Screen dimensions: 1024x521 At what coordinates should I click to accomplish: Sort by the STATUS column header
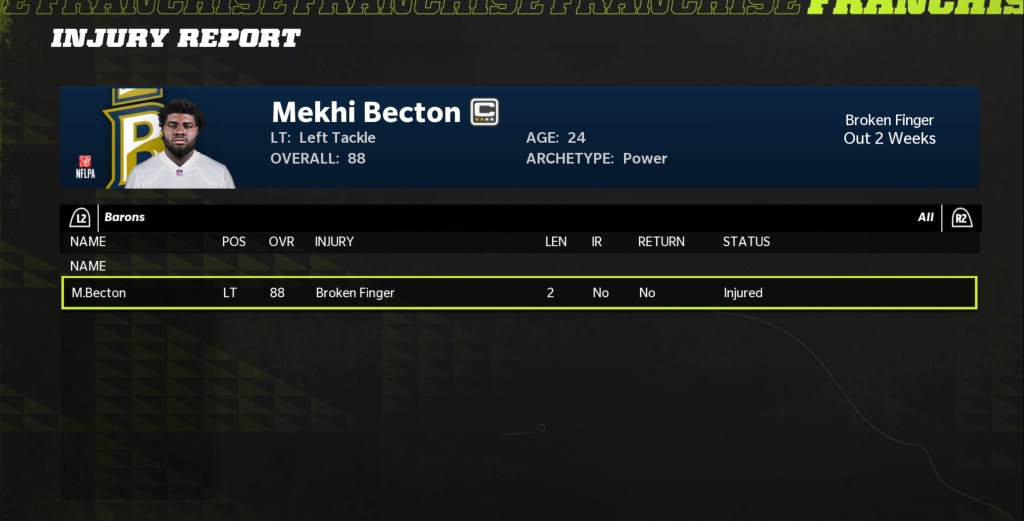tap(746, 241)
